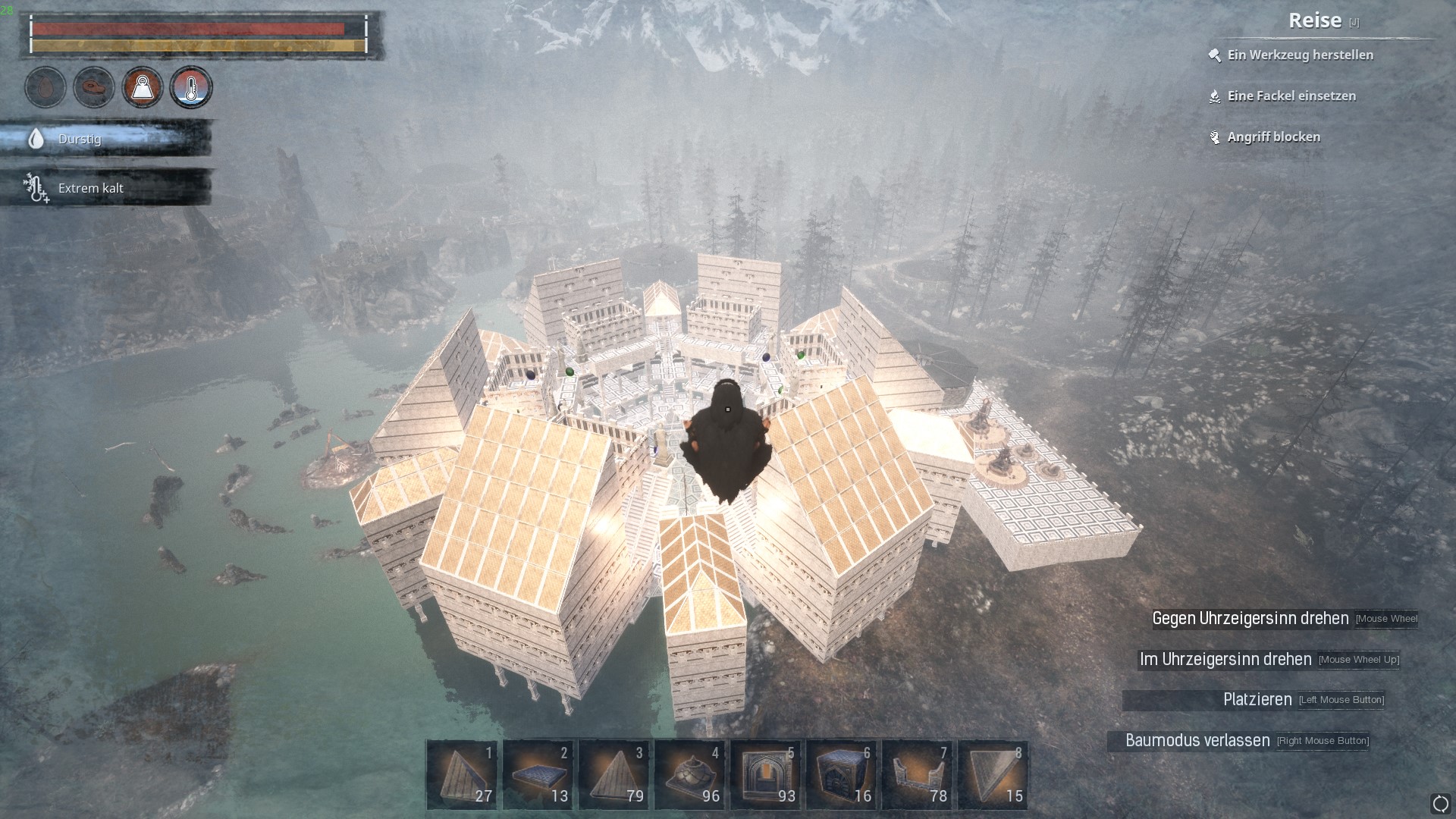This screenshot has width=1456, height=819.
Task: Select the sloped roof piece in slot 1
Action: pos(462,775)
